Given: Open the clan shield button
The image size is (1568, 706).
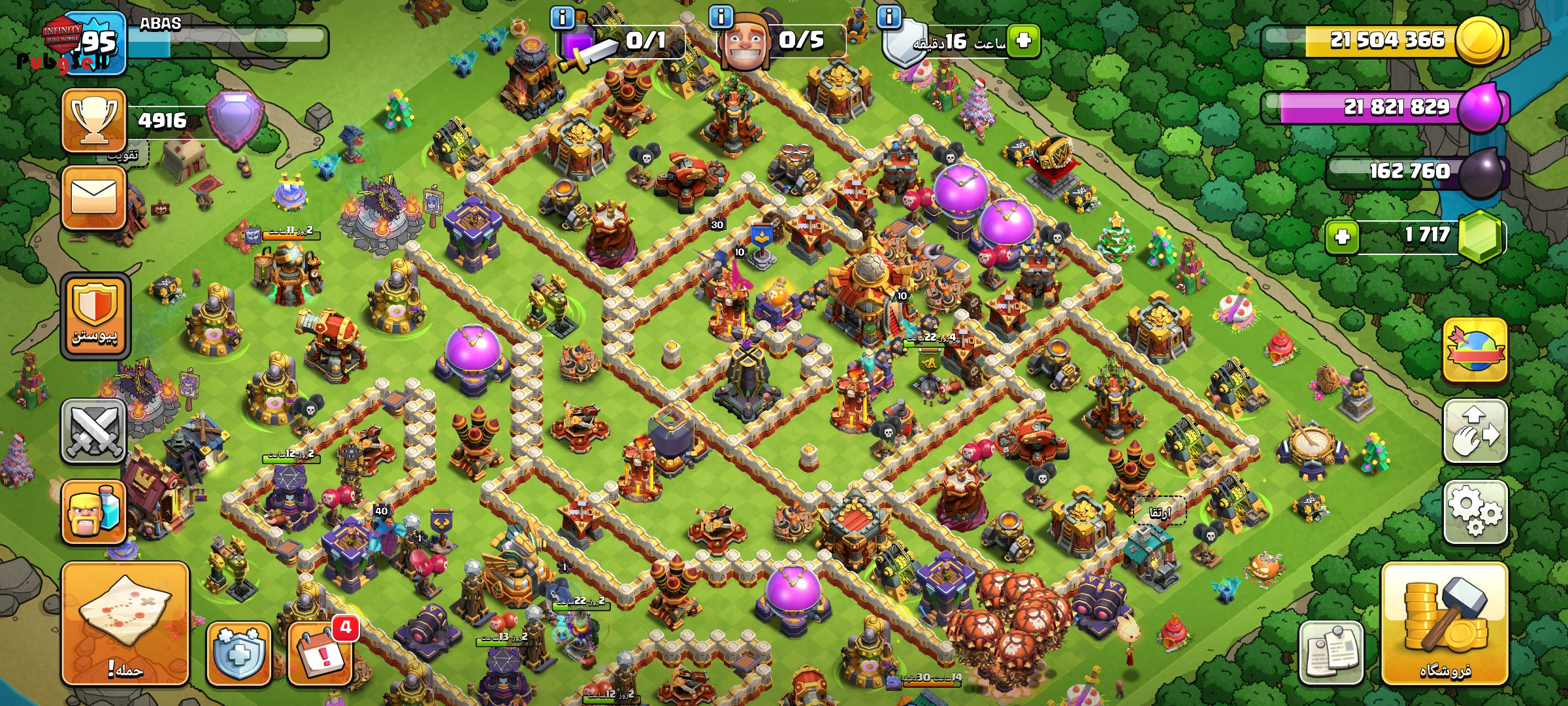Looking at the screenshot, I should tap(95, 316).
